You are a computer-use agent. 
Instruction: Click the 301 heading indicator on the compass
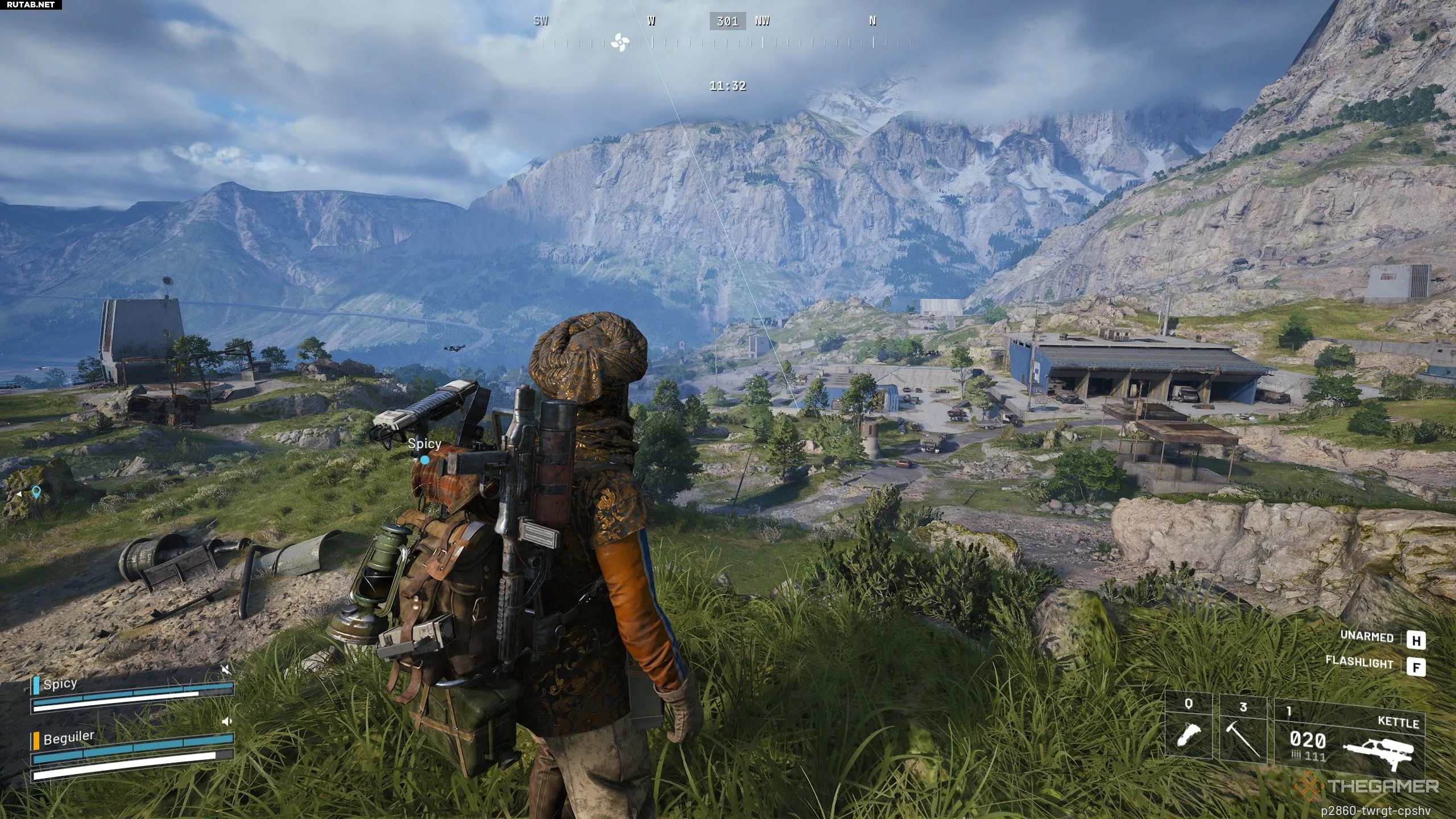pos(727,21)
